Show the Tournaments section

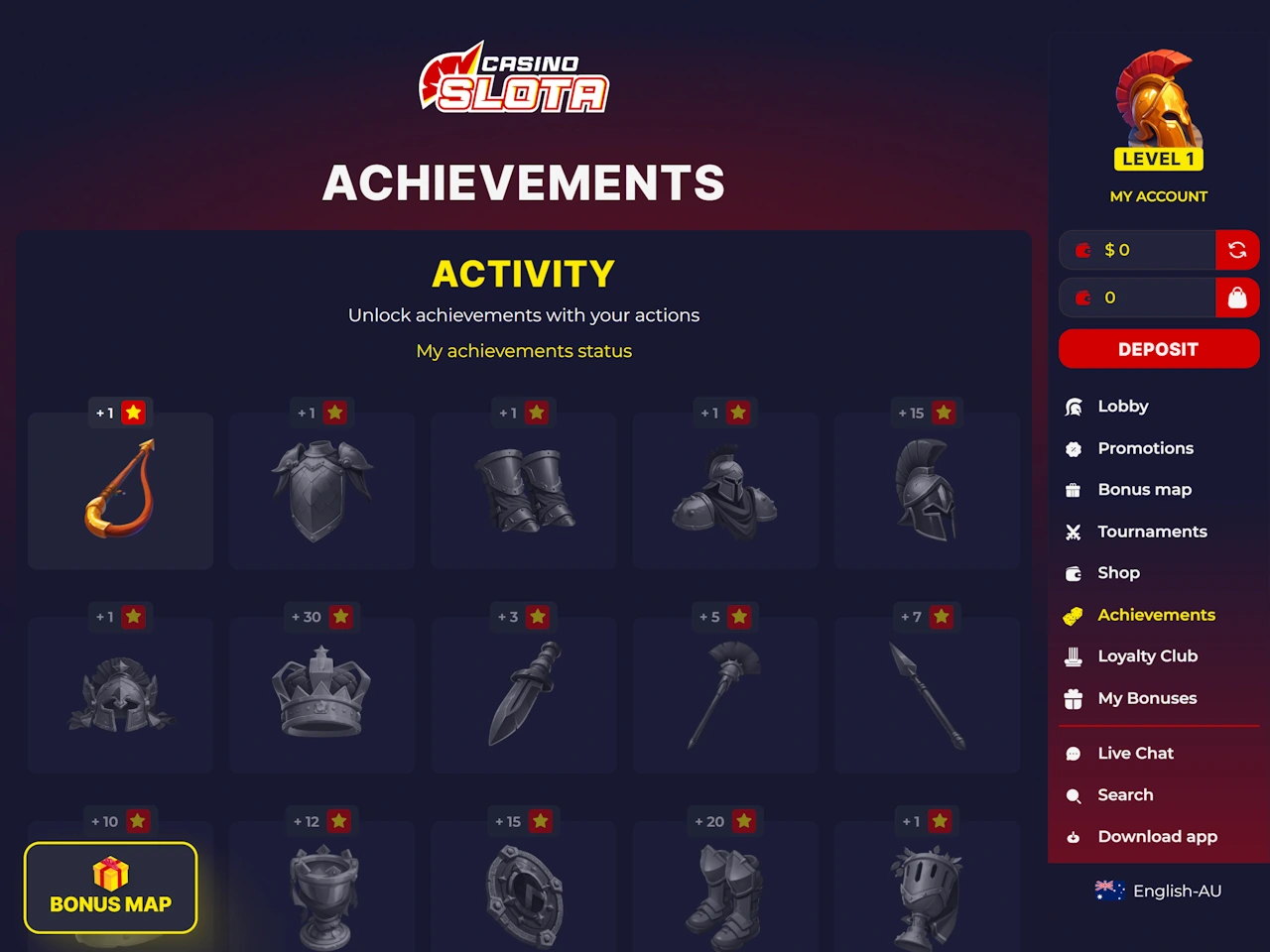tap(1151, 532)
